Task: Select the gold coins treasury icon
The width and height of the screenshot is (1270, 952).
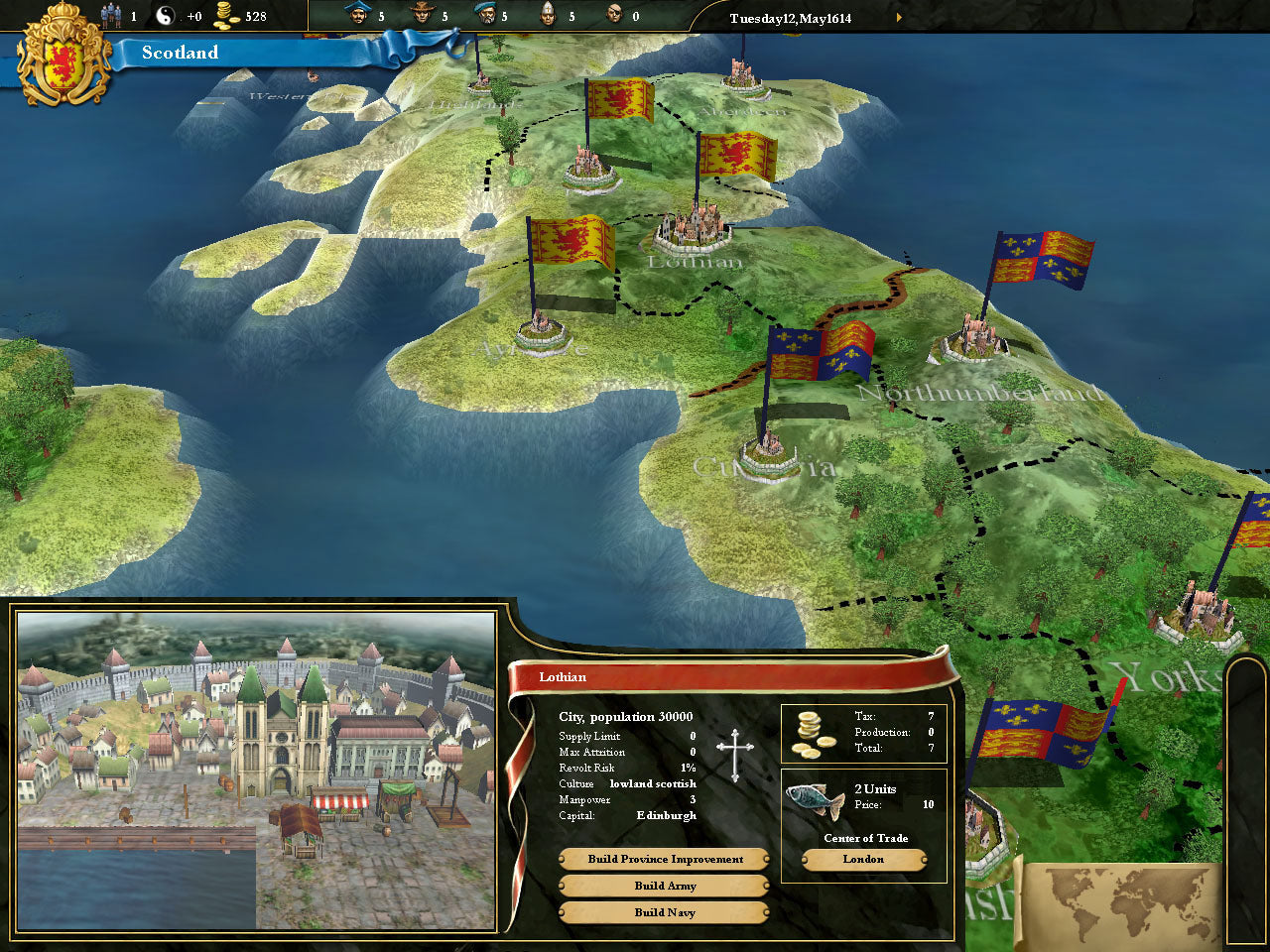Action: (x=228, y=16)
